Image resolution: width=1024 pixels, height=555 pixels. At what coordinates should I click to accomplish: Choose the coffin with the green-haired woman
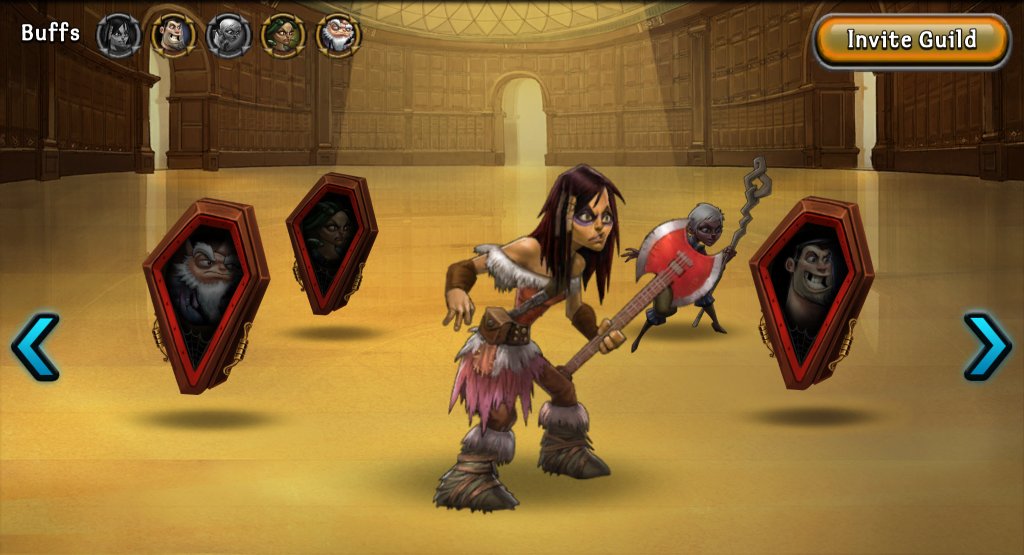click(331, 243)
